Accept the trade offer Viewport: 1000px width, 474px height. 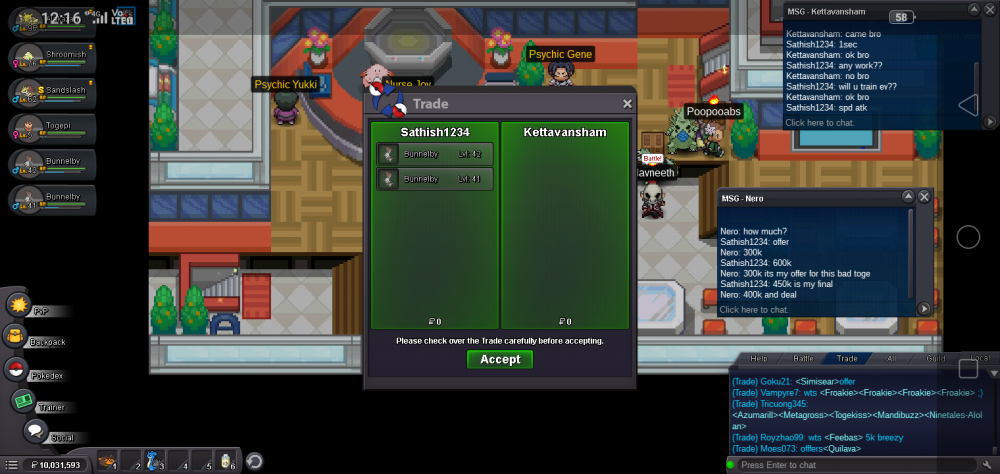(x=500, y=359)
